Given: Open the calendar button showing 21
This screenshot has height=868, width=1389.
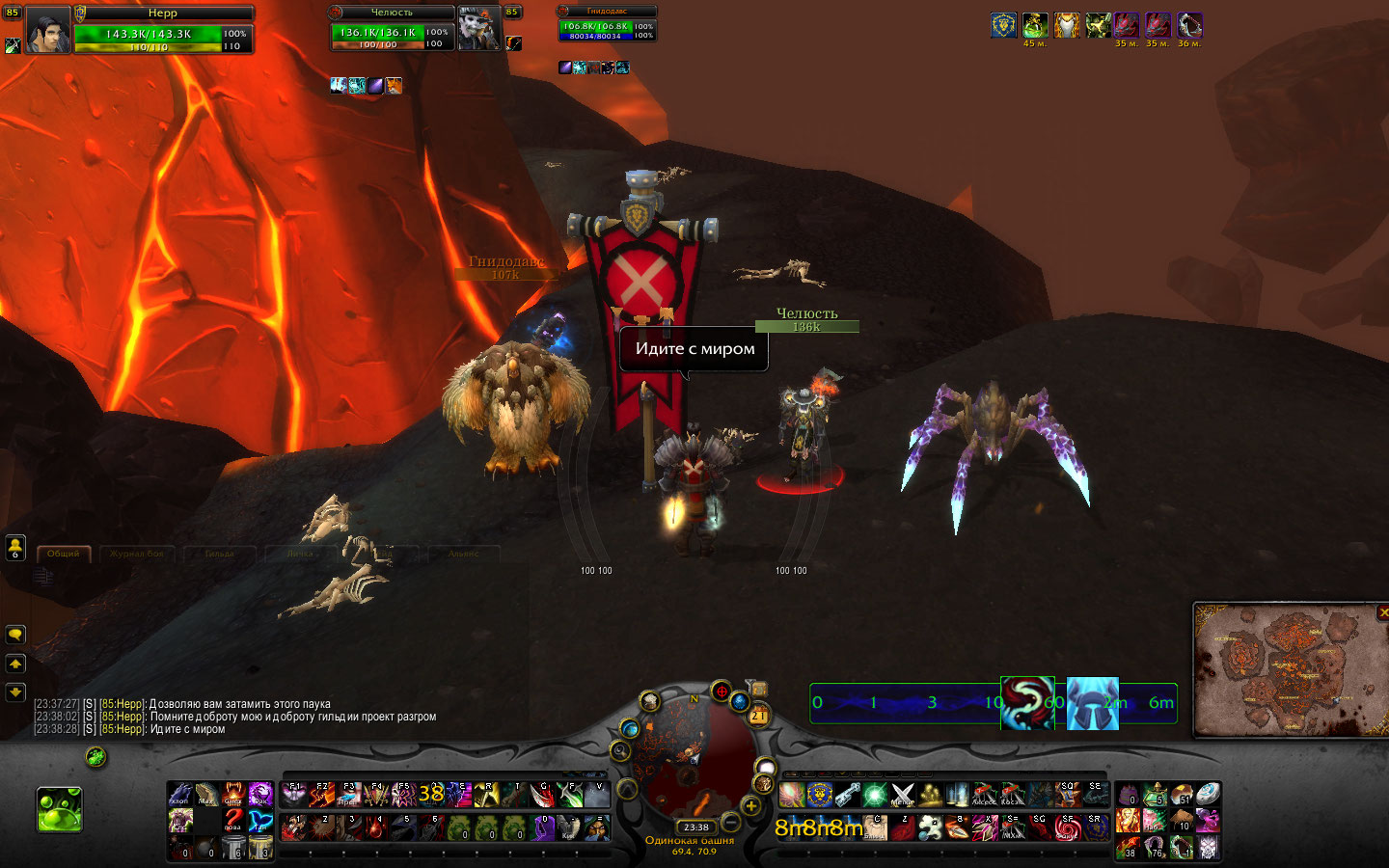Looking at the screenshot, I should pyautogui.click(x=758, y=715).
